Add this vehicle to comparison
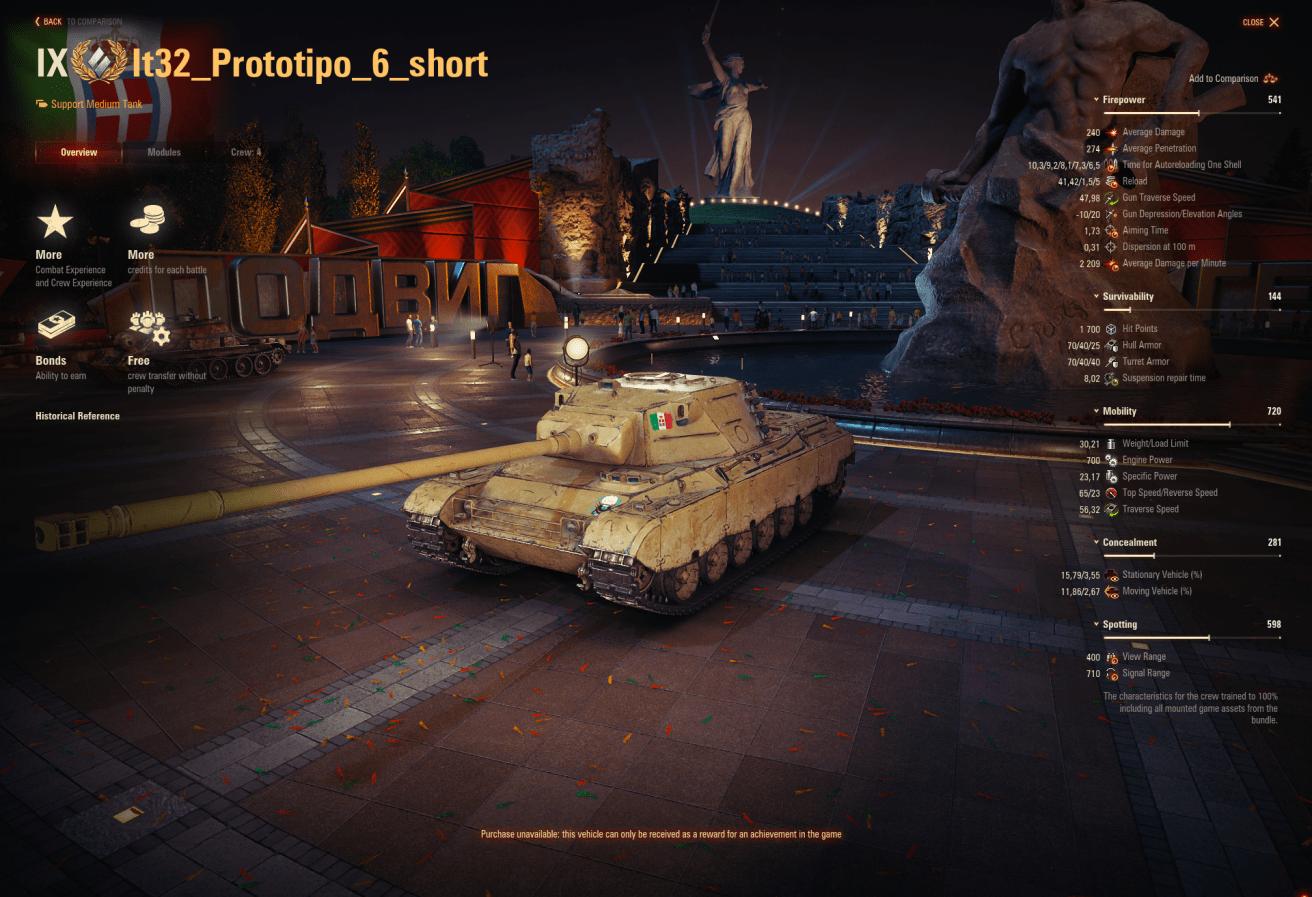The height and width of the screenshot is (897, 1312). click(1233, 78)
